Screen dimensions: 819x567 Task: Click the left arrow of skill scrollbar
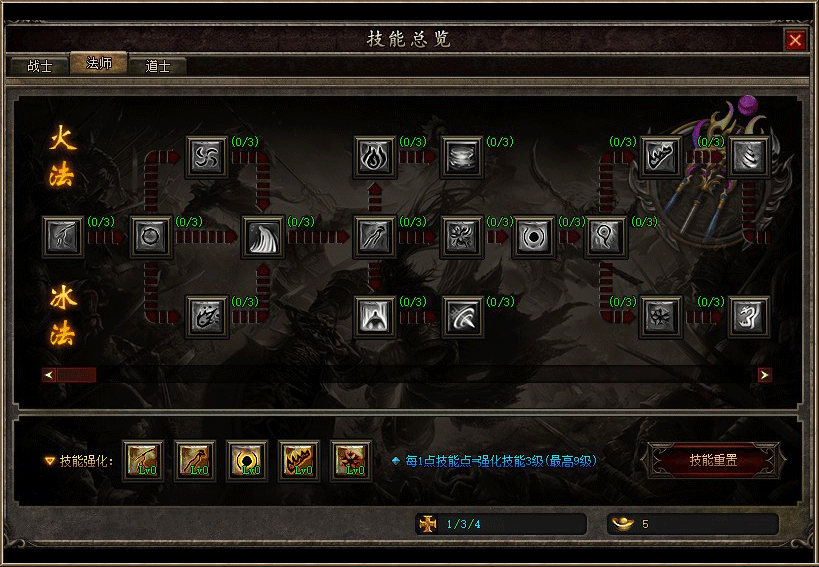[x=47, y=375]
